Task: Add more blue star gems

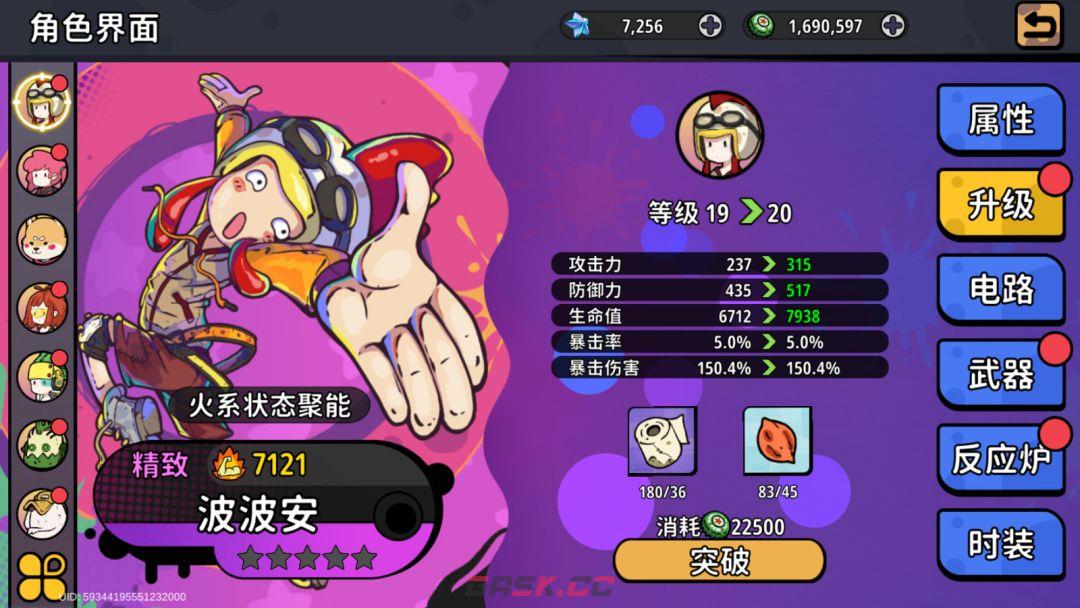Action: coord(710,26)
